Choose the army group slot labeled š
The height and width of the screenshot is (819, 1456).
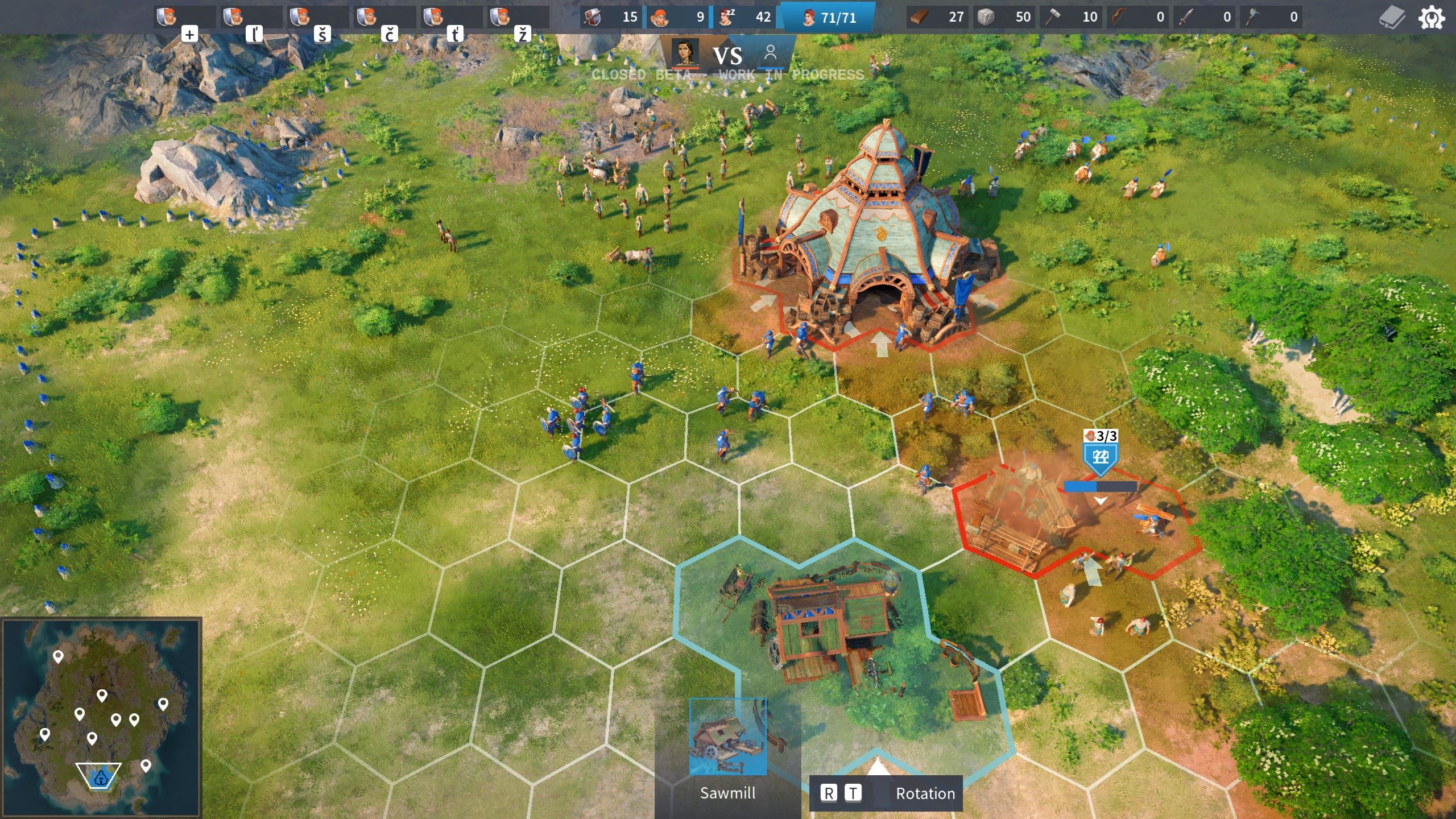tap(317, 18)
